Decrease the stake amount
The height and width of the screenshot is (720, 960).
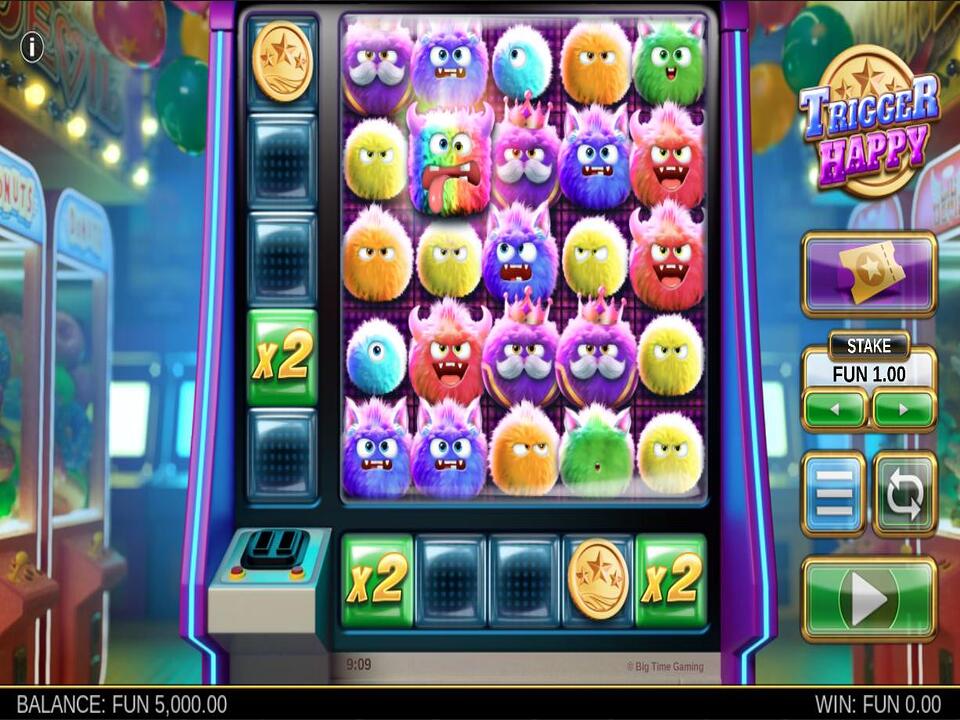pos(834,409)
